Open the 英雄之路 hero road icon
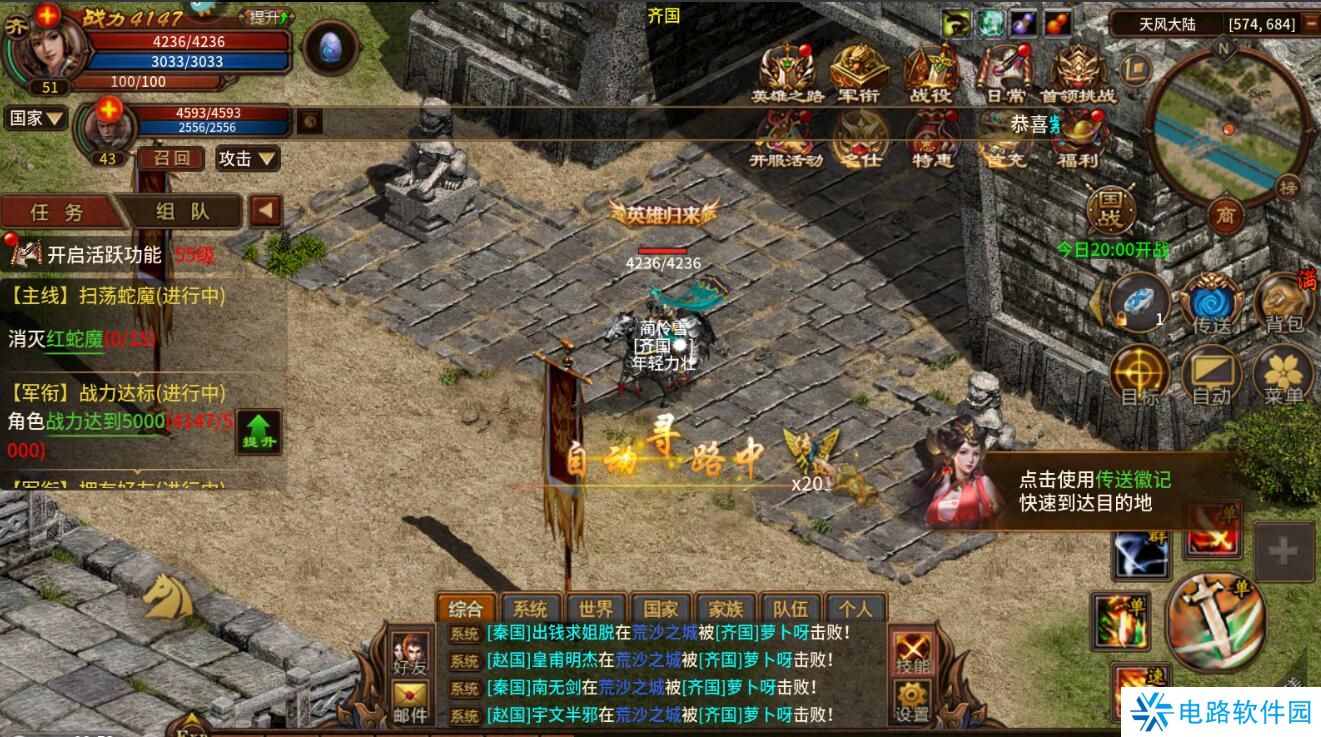 (x=788, y=74)
